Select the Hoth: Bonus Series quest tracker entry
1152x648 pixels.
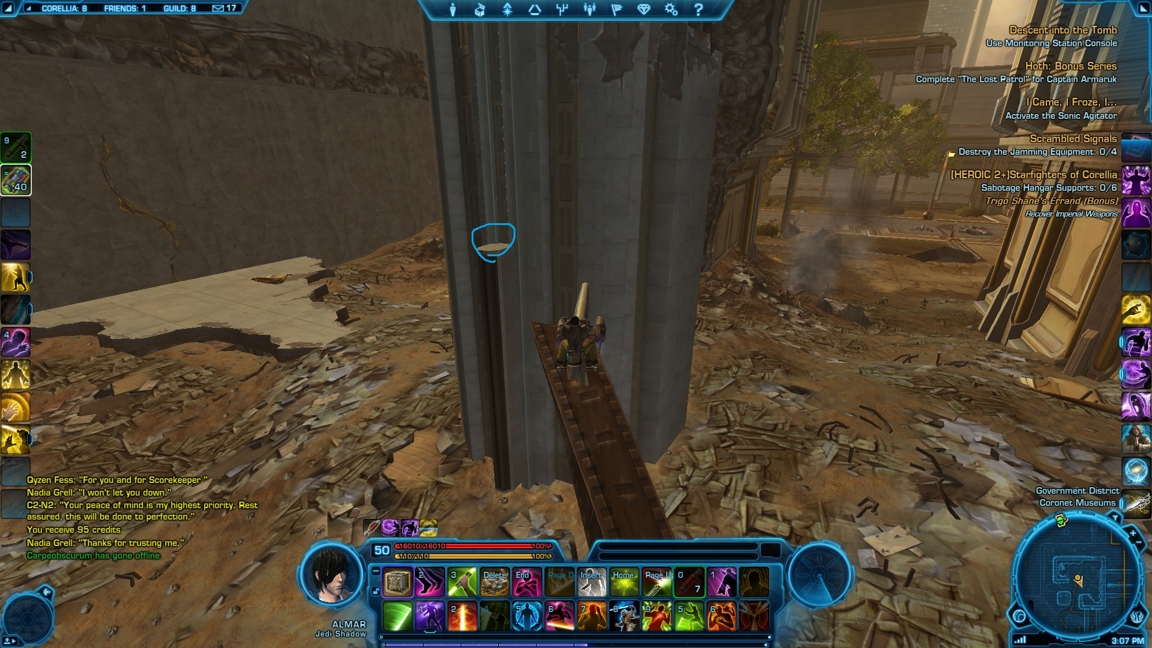[x=1071, y=66]
